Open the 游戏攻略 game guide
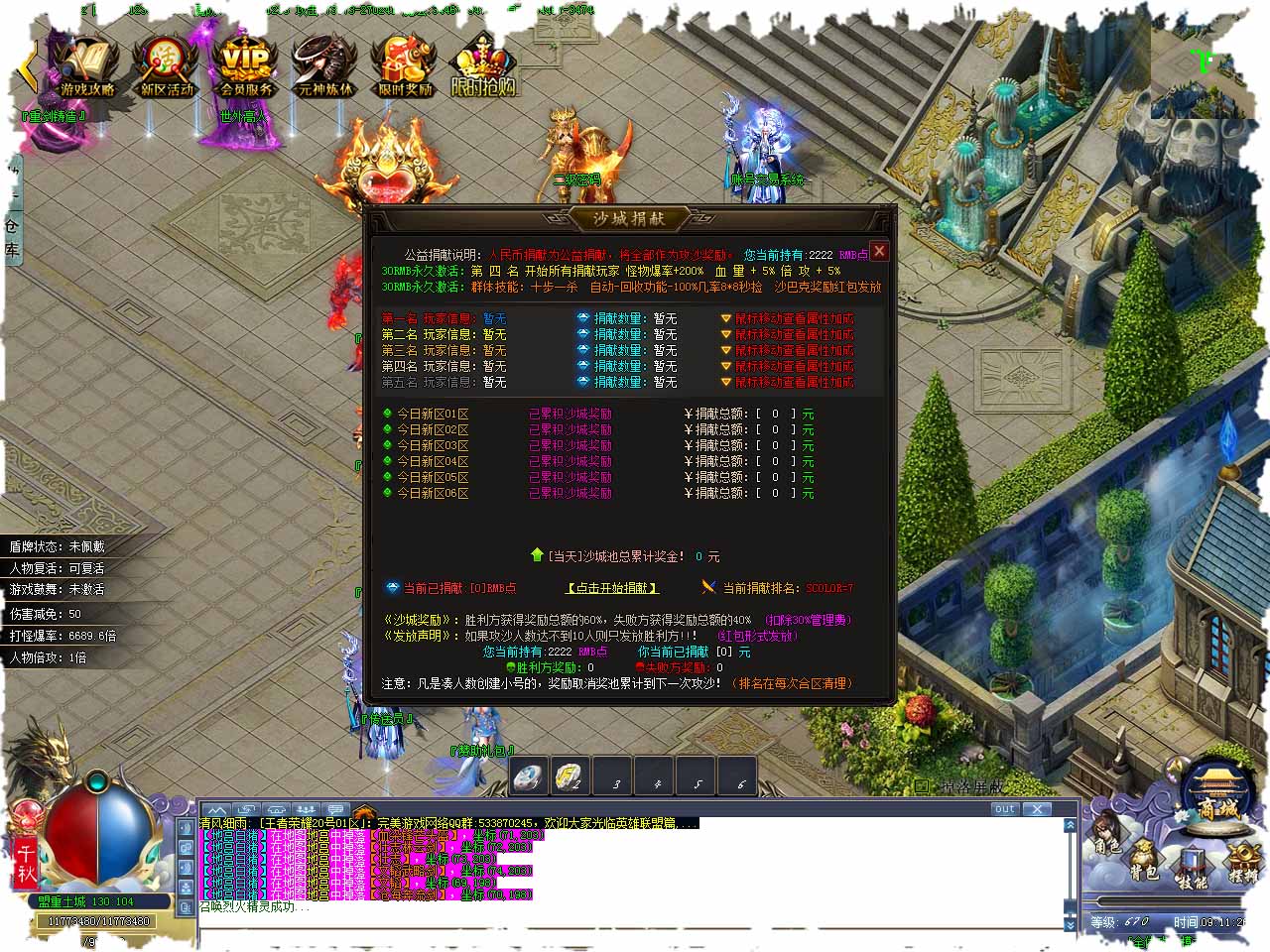 [x=87, y=67]
